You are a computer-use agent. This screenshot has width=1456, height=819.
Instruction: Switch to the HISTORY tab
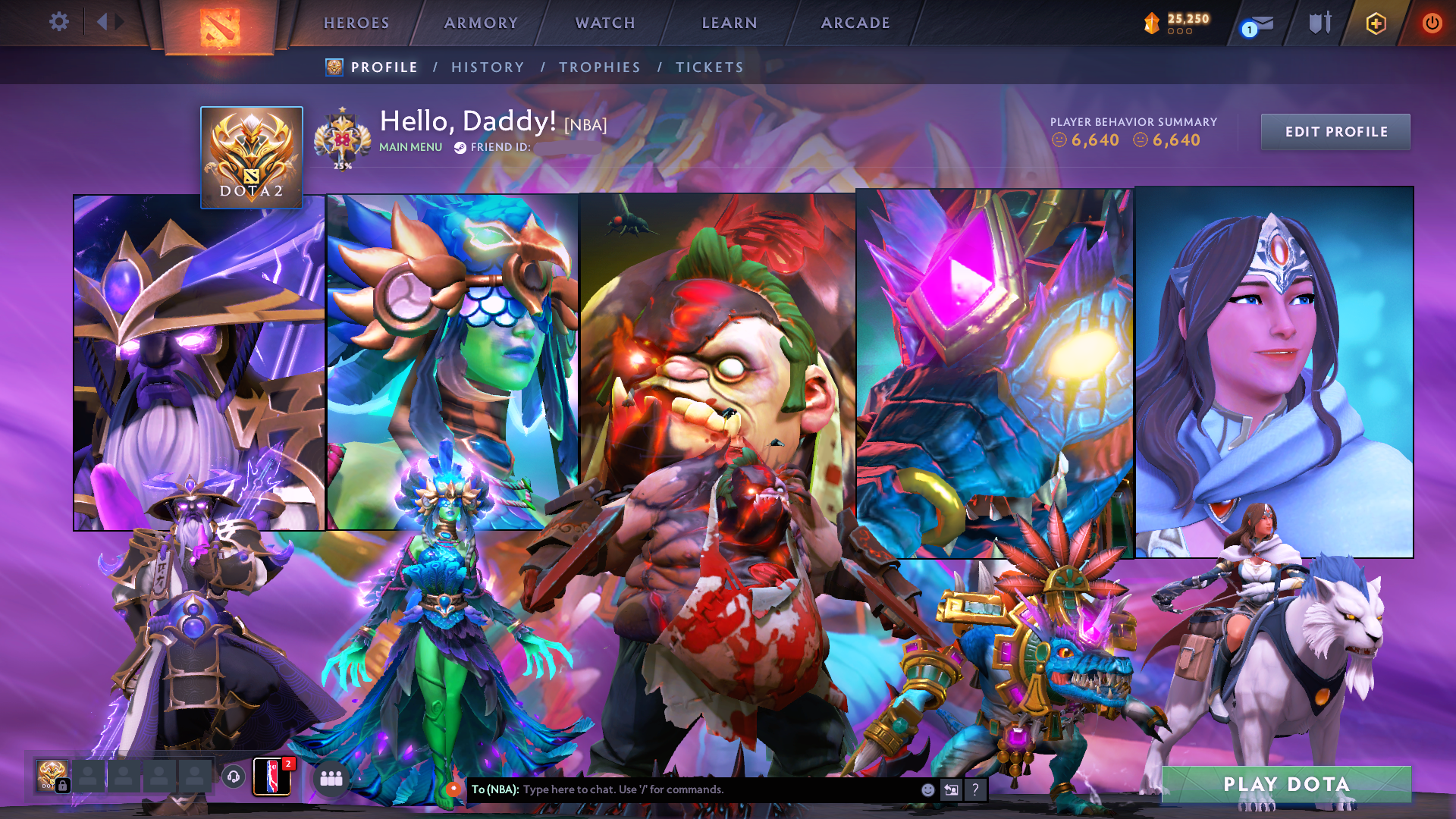pos(488,67)
